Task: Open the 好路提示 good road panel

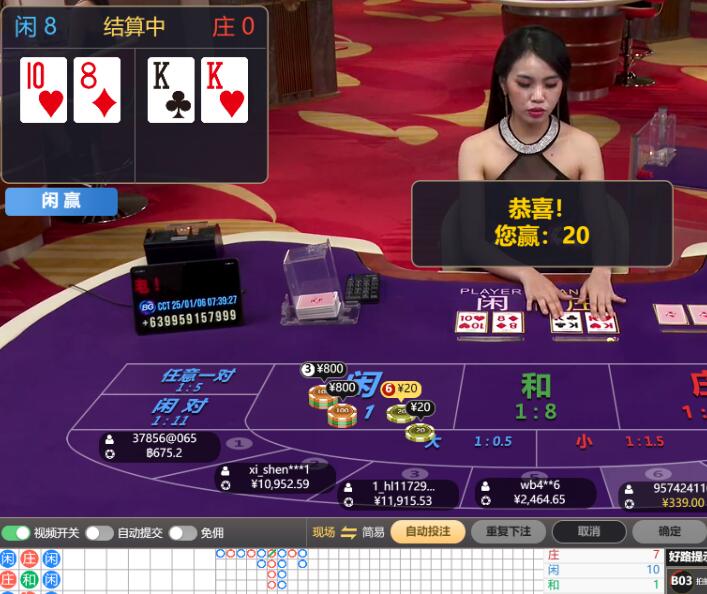Action: click(x=688, y=556)
